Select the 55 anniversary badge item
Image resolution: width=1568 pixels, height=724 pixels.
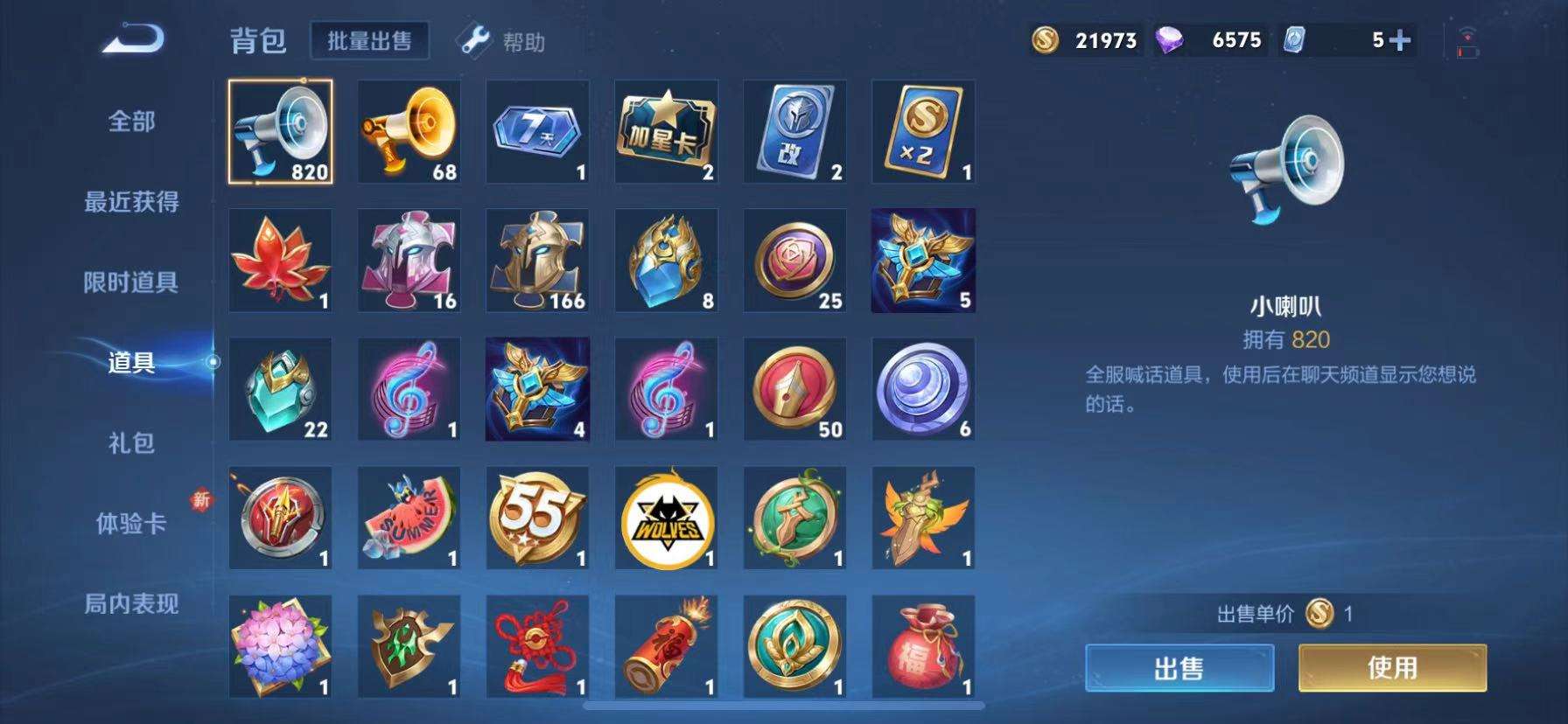(536, 517)
